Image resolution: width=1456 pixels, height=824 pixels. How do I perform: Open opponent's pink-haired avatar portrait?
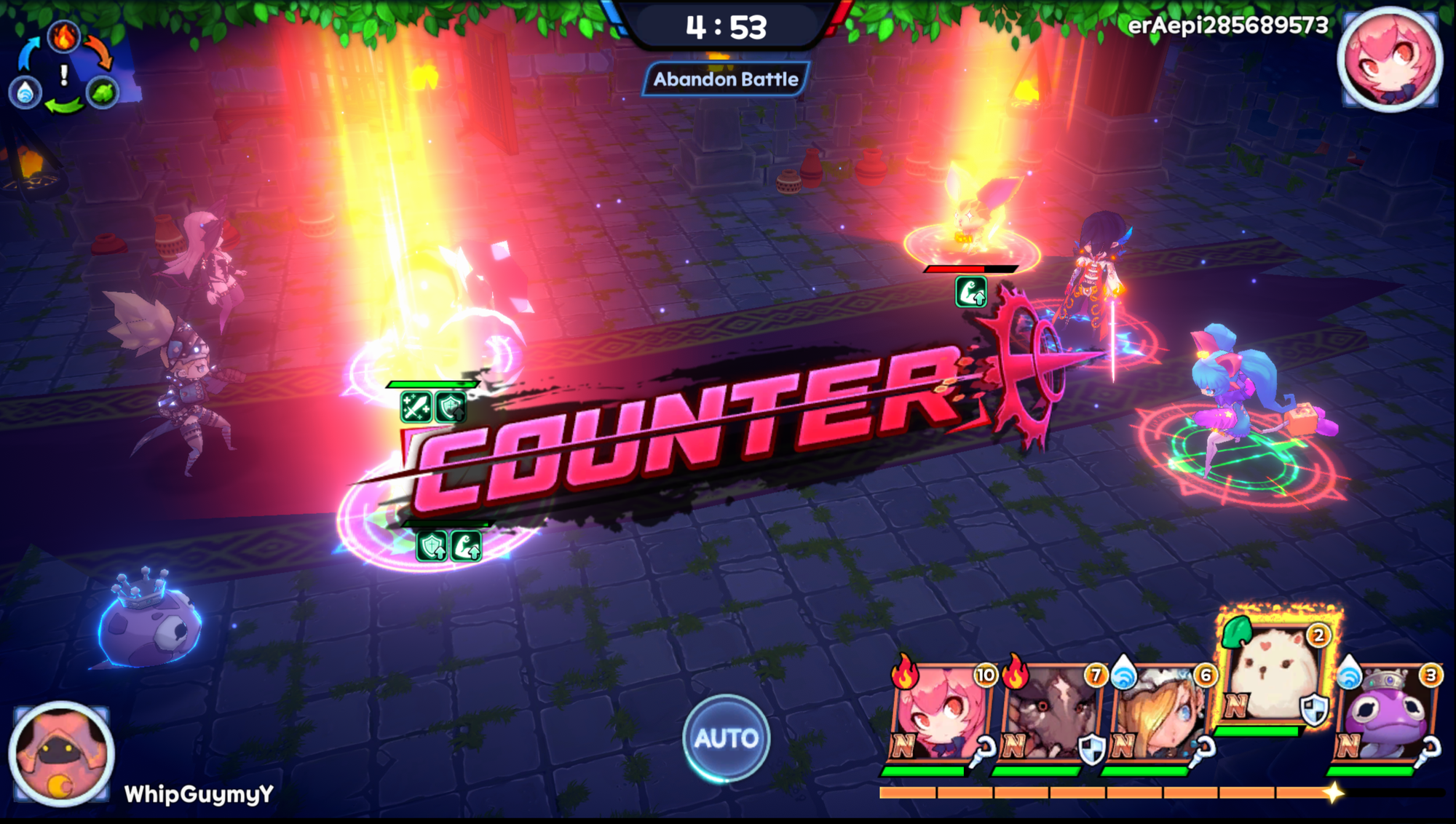[x=1389, y=60]
